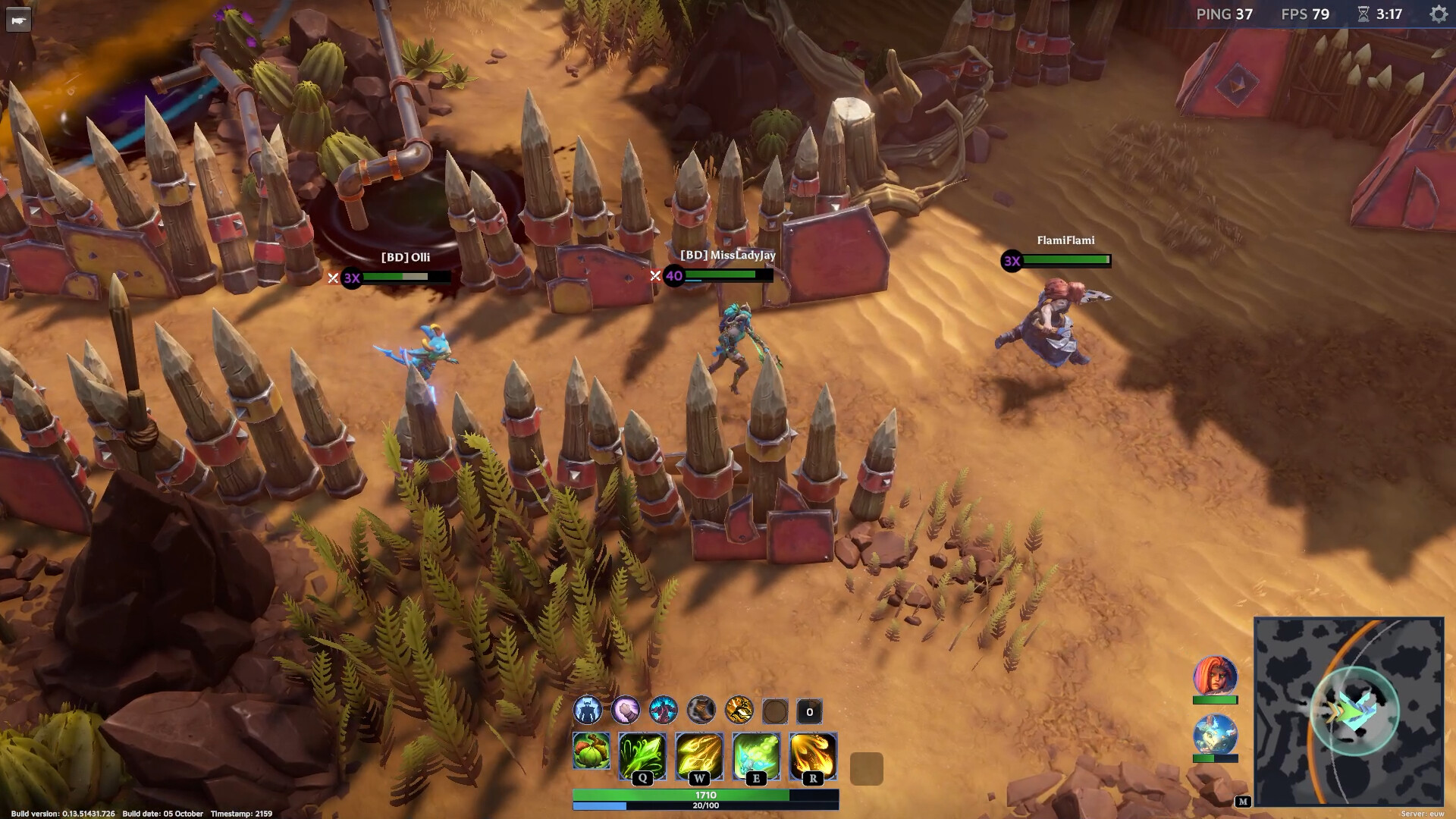Use the green dash E ability
This screenshot has height=819, width=1456.
[x=756, y=755]
